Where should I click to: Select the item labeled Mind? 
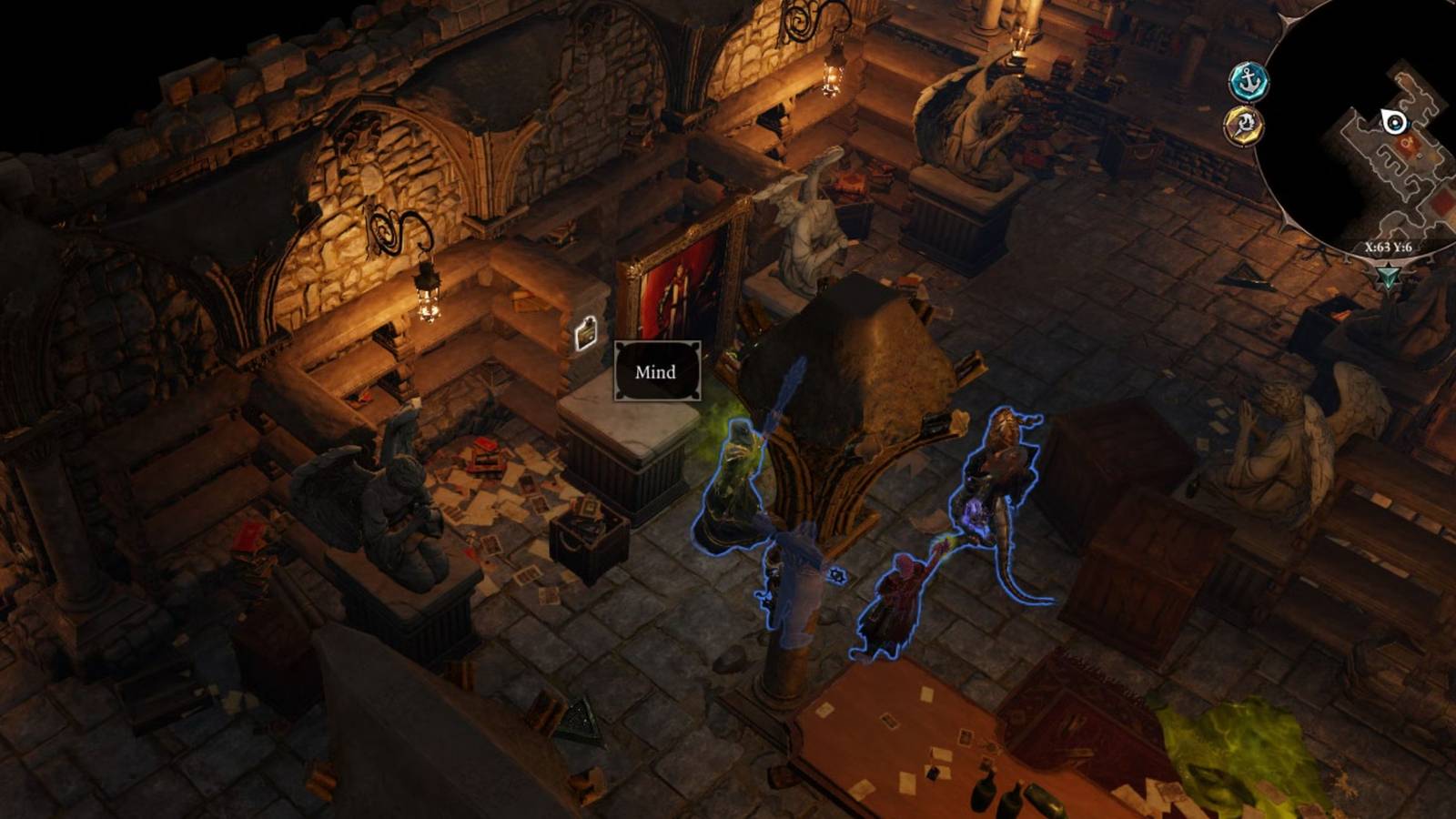655,371
